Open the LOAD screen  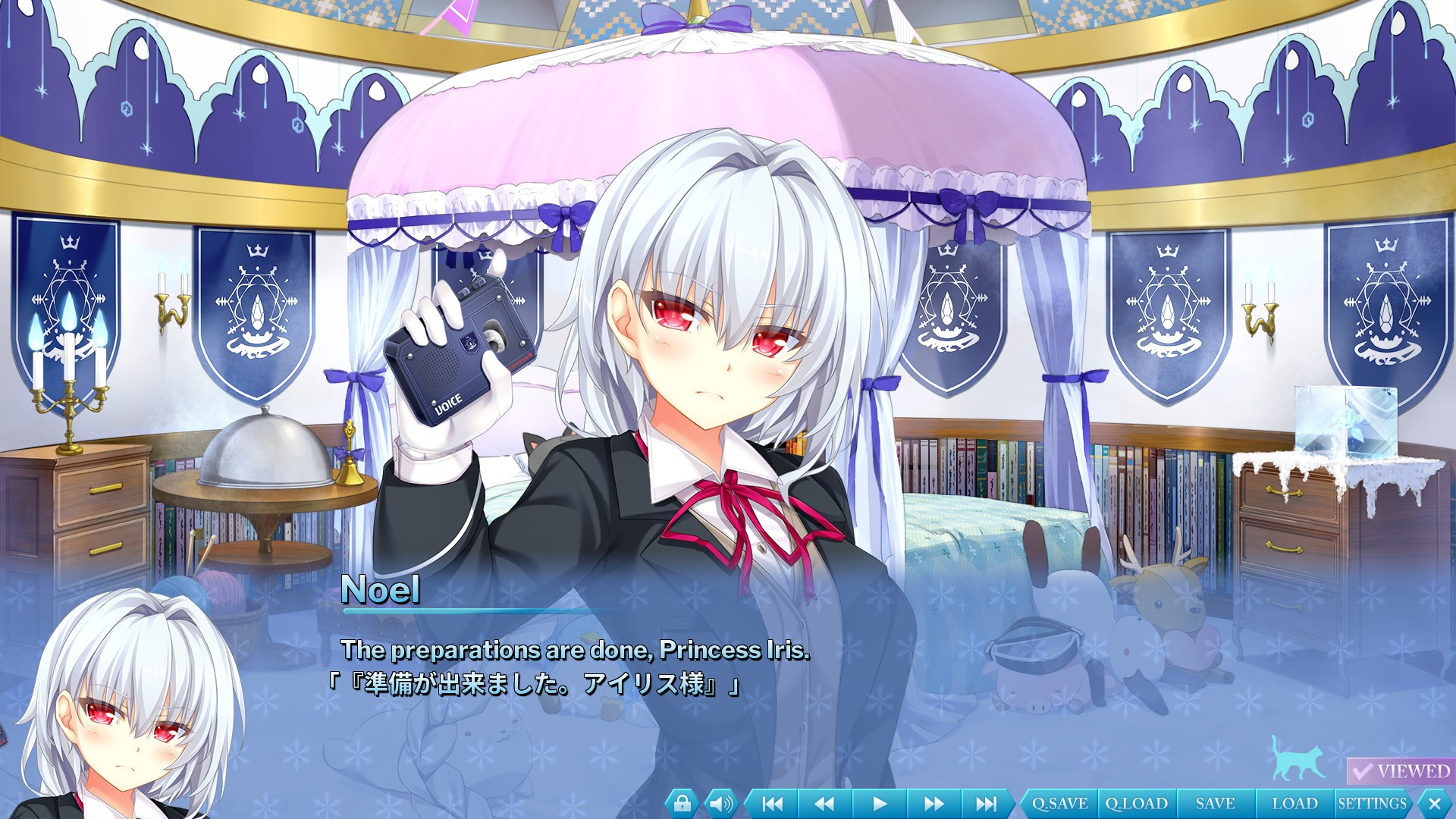(1295, 802)
